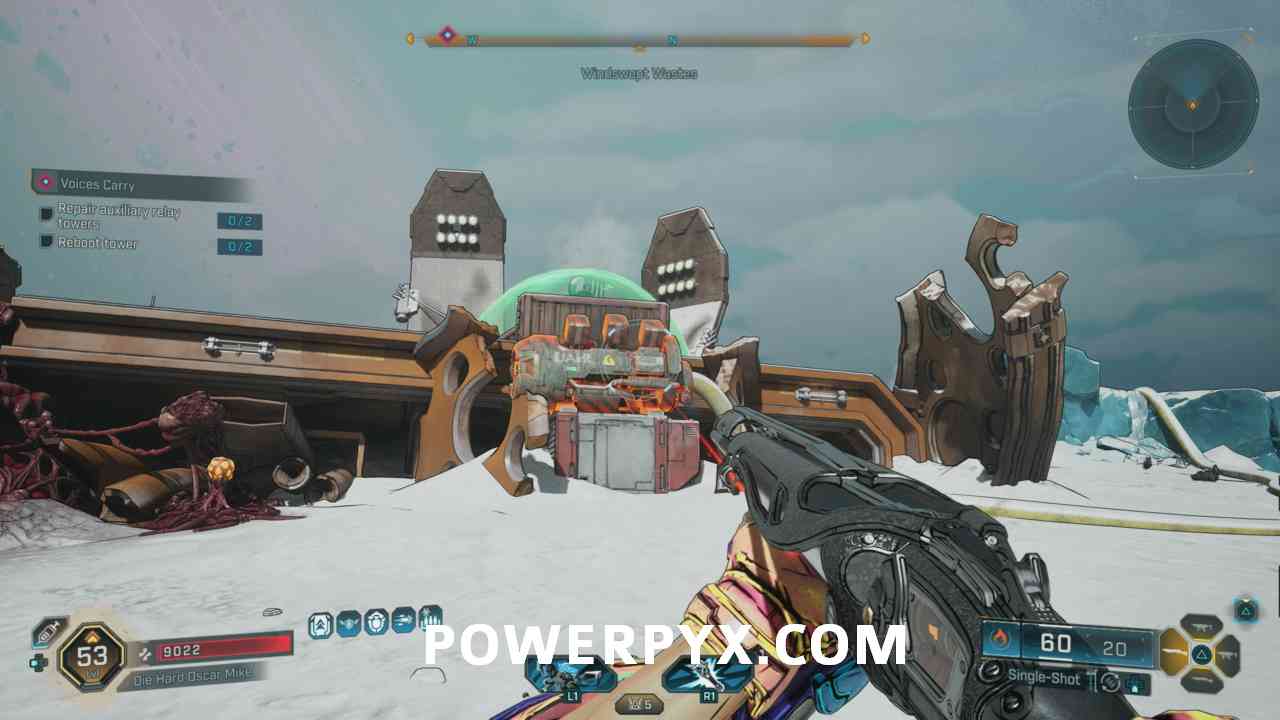The image size is (1280, 720).
Task: Select the Reboot tower objective
Action: tap(97, 244)
